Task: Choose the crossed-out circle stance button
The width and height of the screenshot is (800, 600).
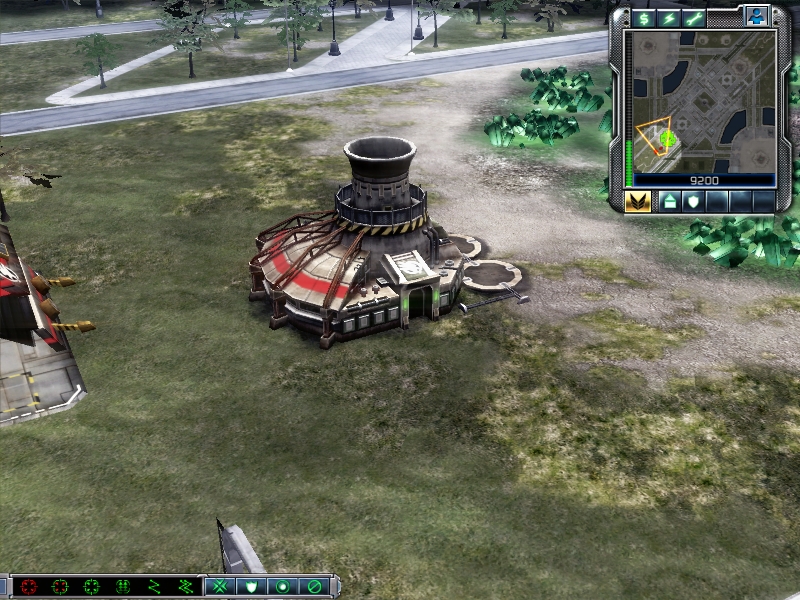Action: click(314, 587)
